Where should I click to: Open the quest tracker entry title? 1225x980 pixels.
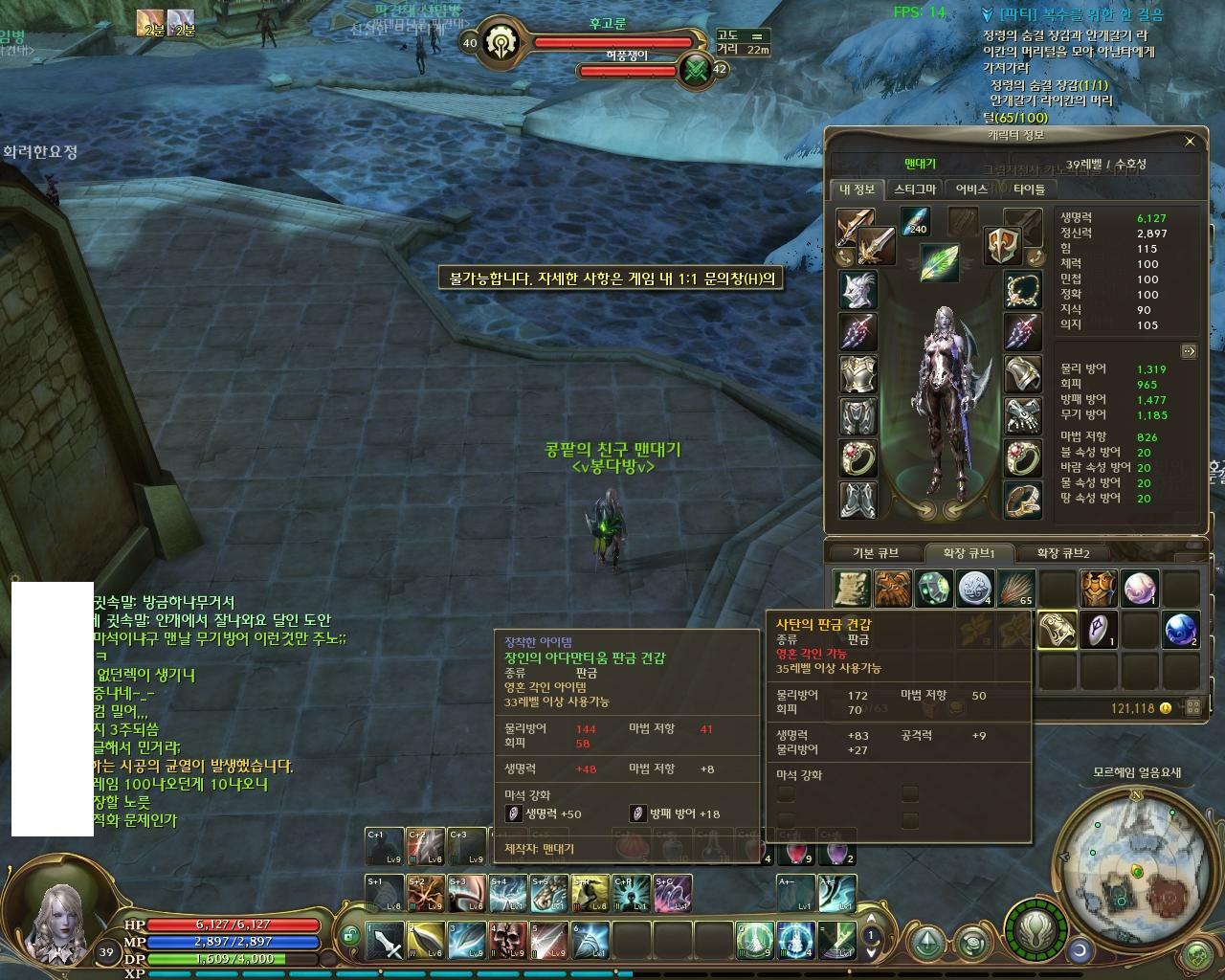(1080, 14)
